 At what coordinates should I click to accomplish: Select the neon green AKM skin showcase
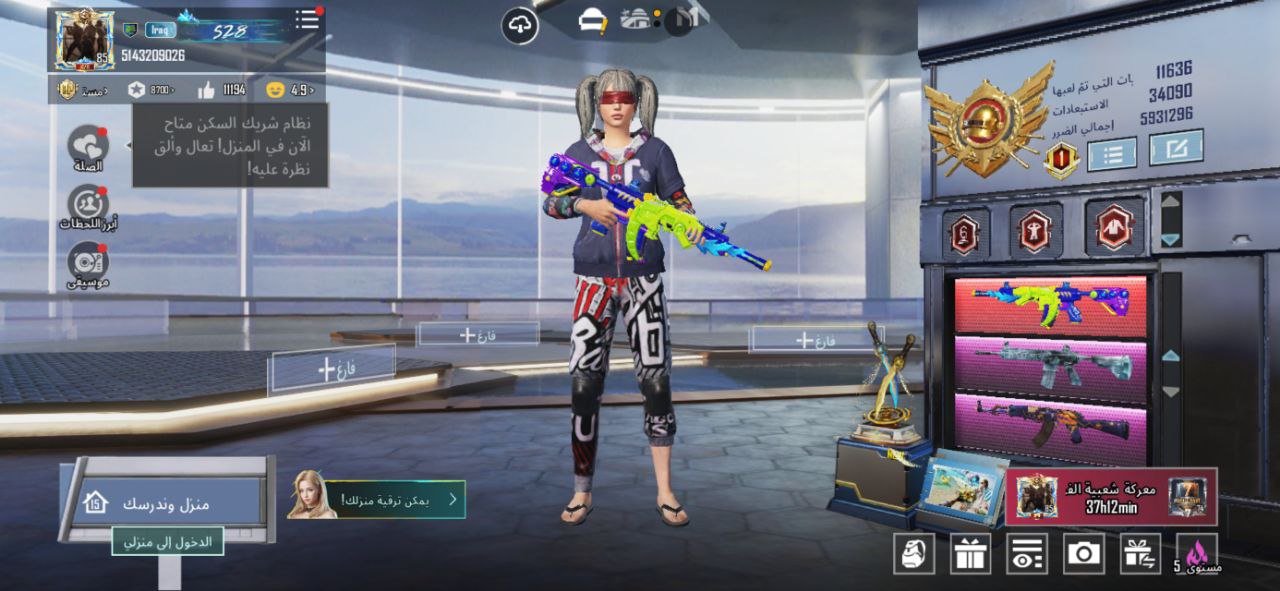(1050, 304)
